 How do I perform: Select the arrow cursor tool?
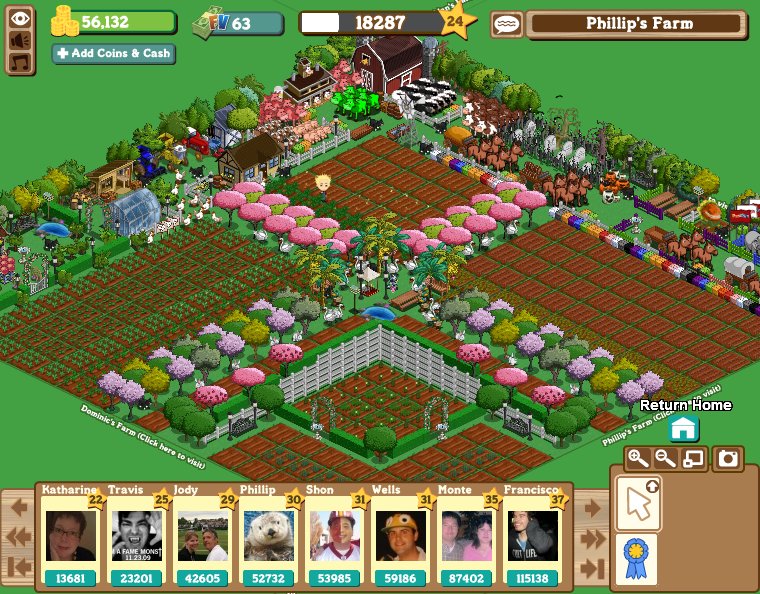coord(637,503)
